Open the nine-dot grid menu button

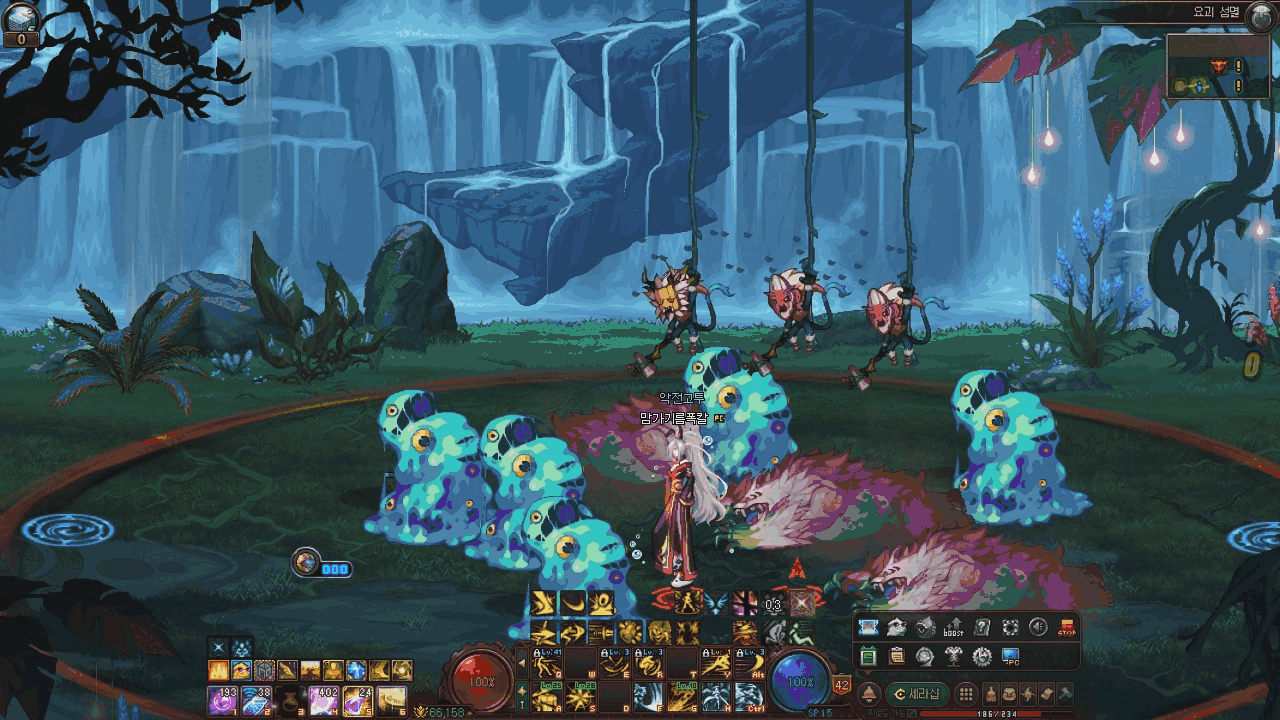[x=965, y=694]
